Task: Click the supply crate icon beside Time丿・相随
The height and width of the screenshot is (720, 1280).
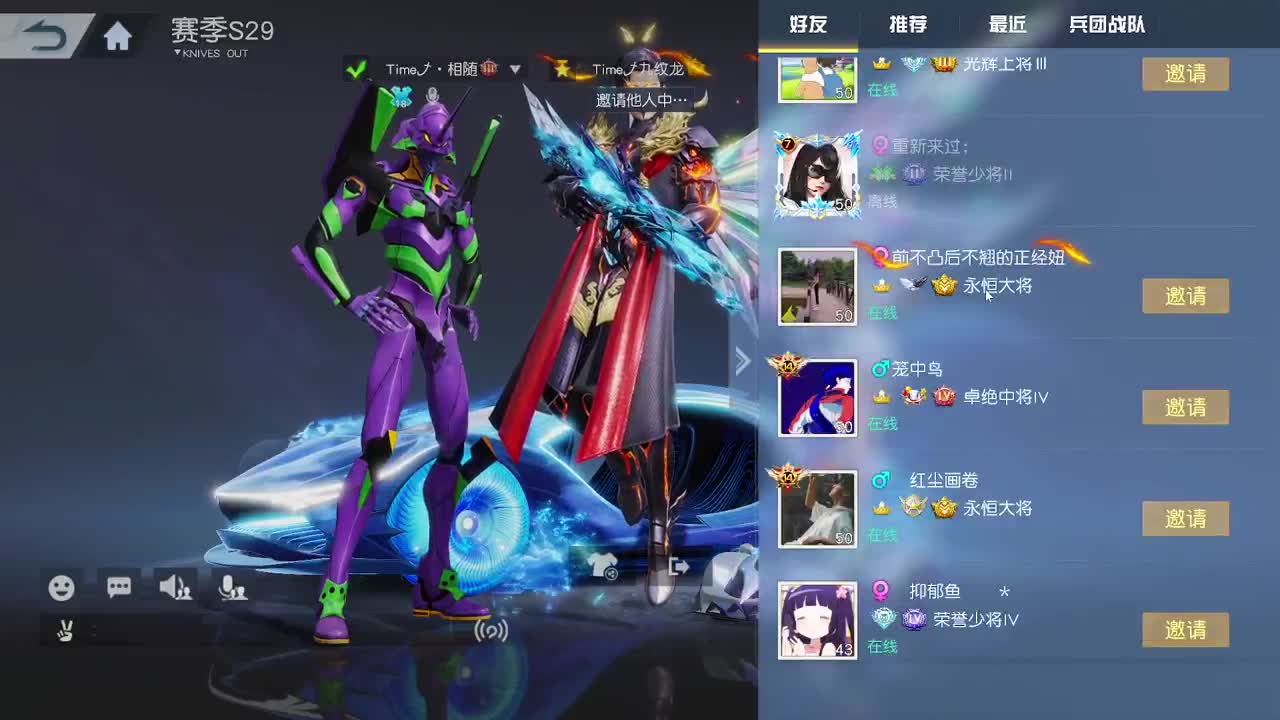Action: pos(490,68)
